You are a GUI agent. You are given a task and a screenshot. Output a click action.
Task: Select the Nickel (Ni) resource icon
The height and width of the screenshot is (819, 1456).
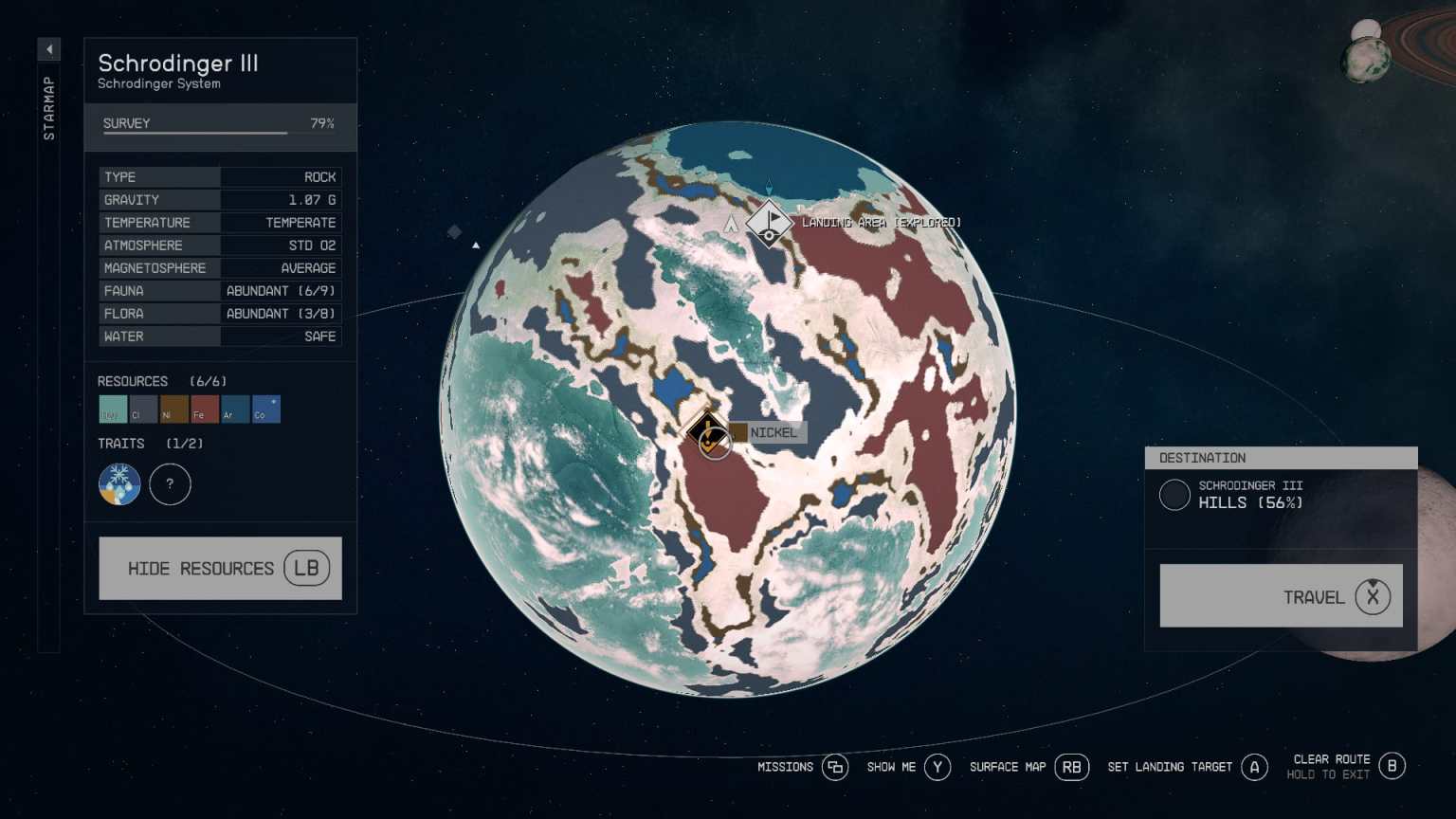click(173, 409)
